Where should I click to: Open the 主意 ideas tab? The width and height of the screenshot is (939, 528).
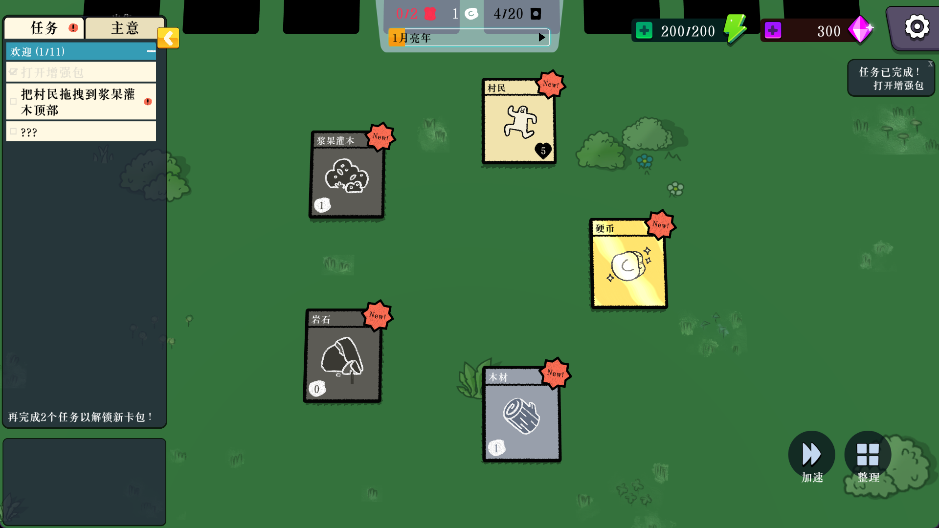124,28
